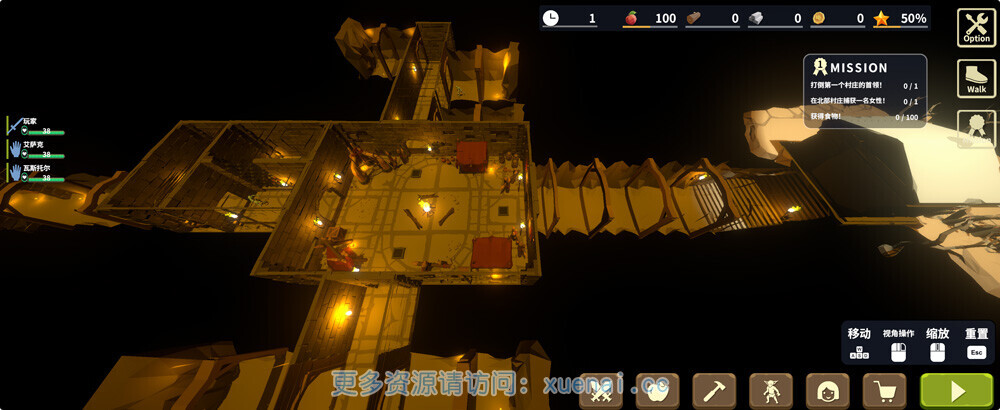The width and height of the screenshot is (1000, 410).
Task: Open the apple food menu
Action: pyautogui.click(x=657, y=390)
